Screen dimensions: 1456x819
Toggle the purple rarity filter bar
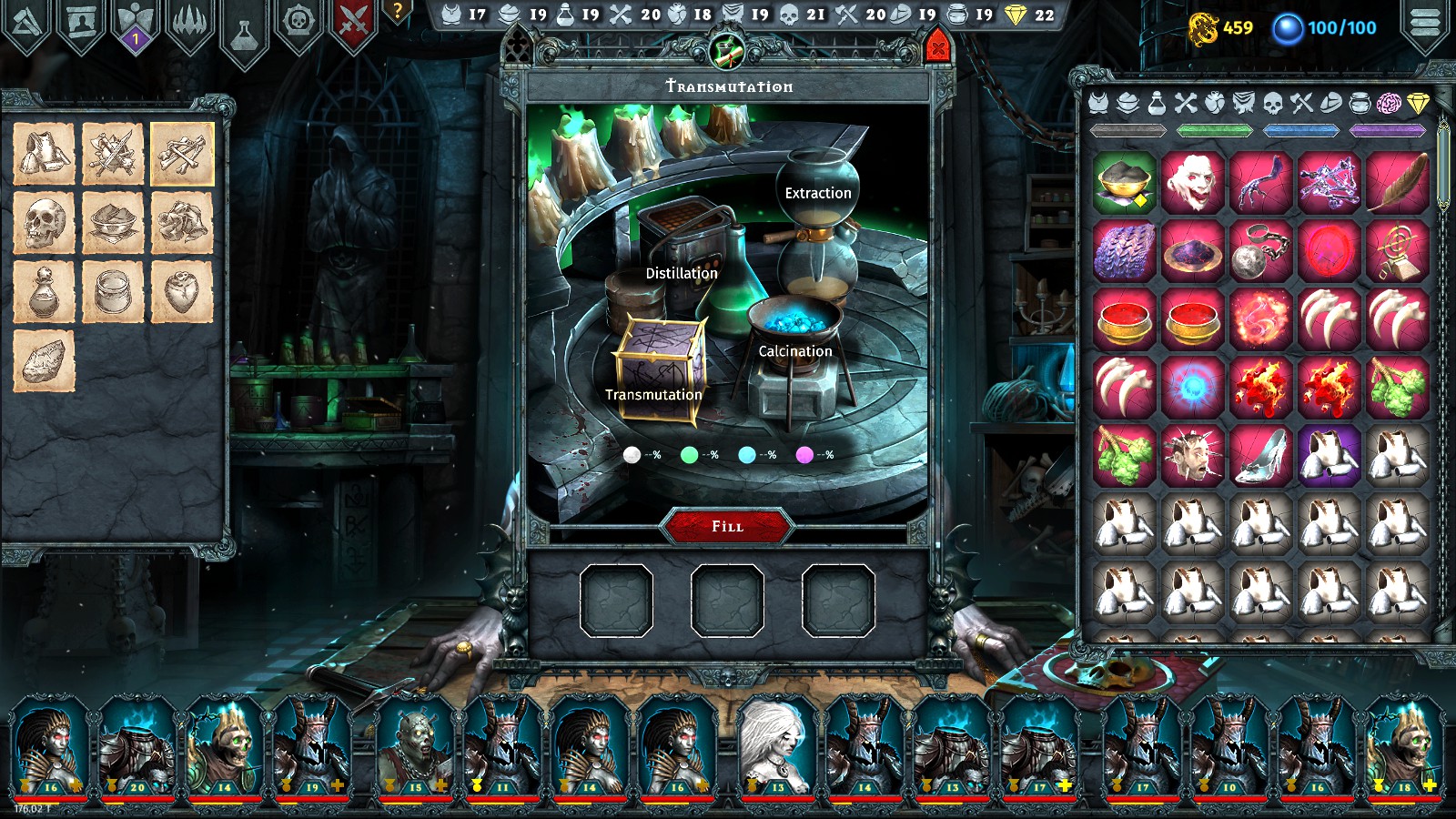(1385, 130)
